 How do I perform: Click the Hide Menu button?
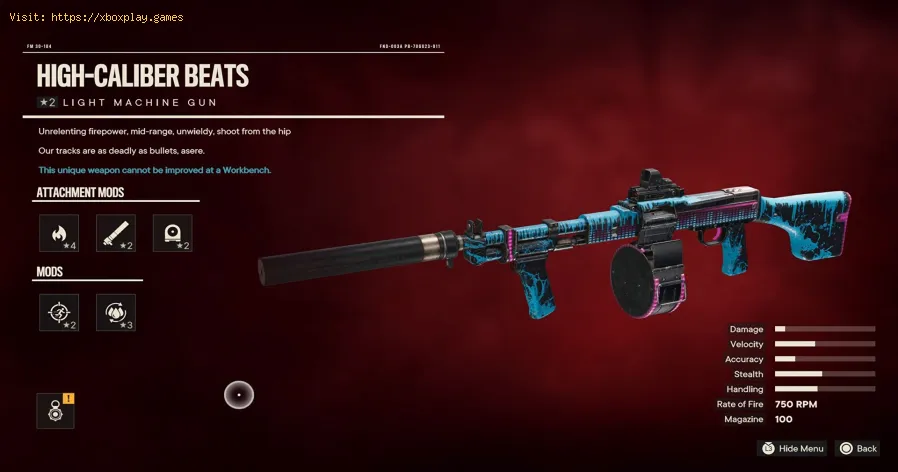(792, 449)
